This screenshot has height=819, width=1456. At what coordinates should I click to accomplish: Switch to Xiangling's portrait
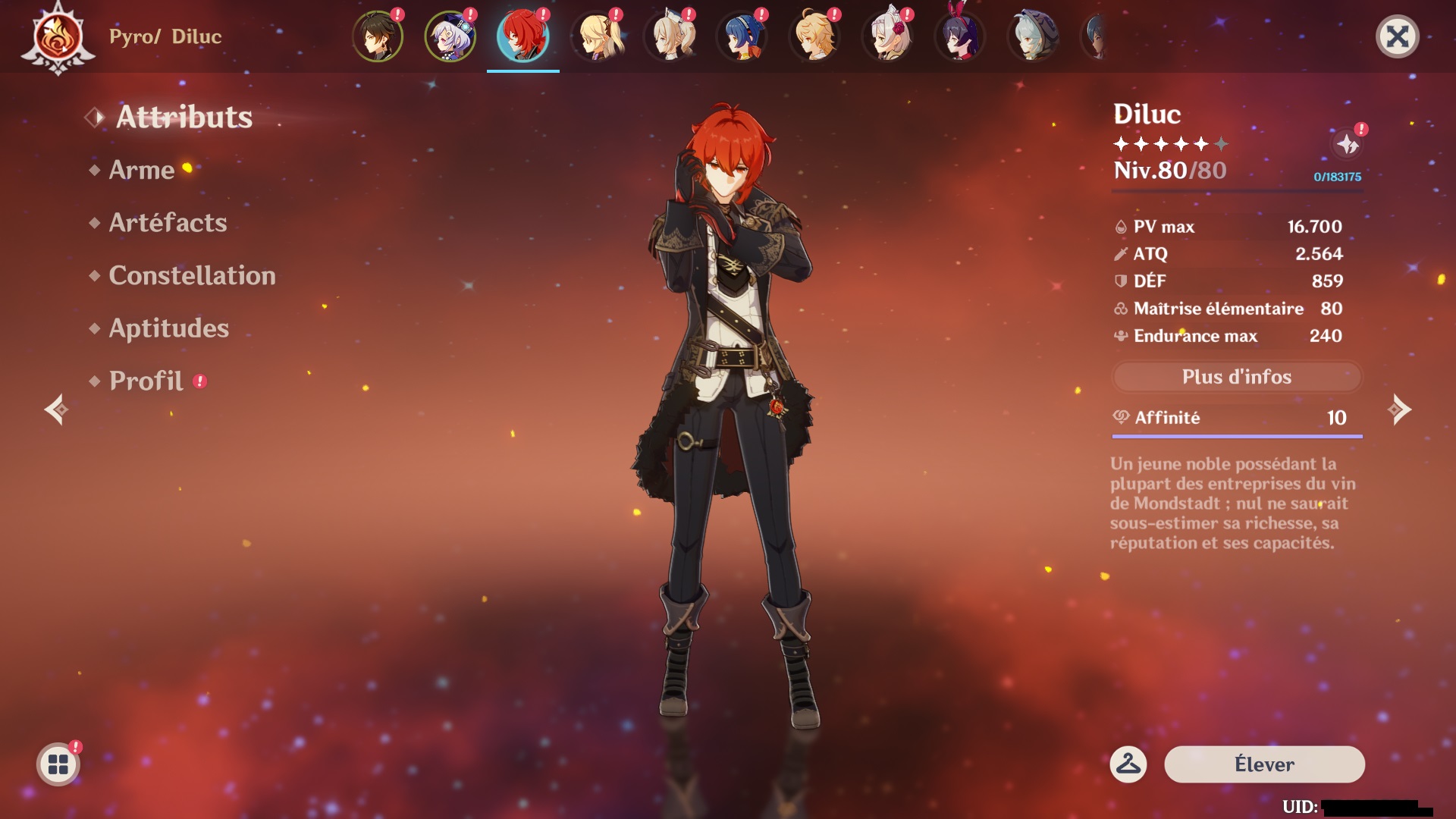(x=742, y=36)
